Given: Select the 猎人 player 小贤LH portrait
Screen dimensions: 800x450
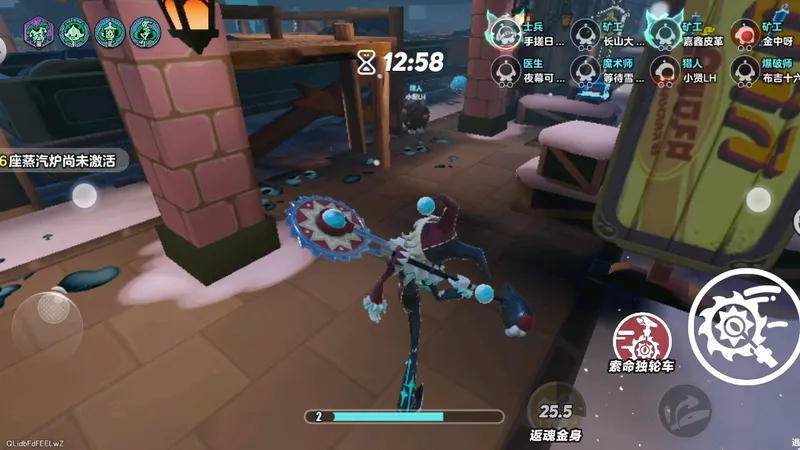Looking at the screenshot, I should click(x=665, y=69).
